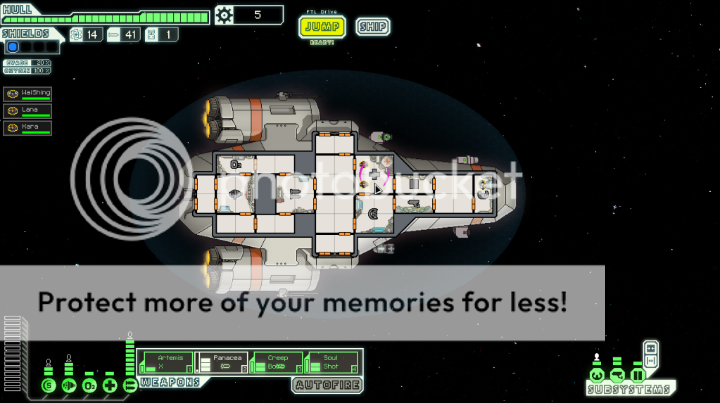Viewport: 720px width, 403px height.
Task: Arm the Creep Bomb weapon
Action: click(x=277, y=361)
